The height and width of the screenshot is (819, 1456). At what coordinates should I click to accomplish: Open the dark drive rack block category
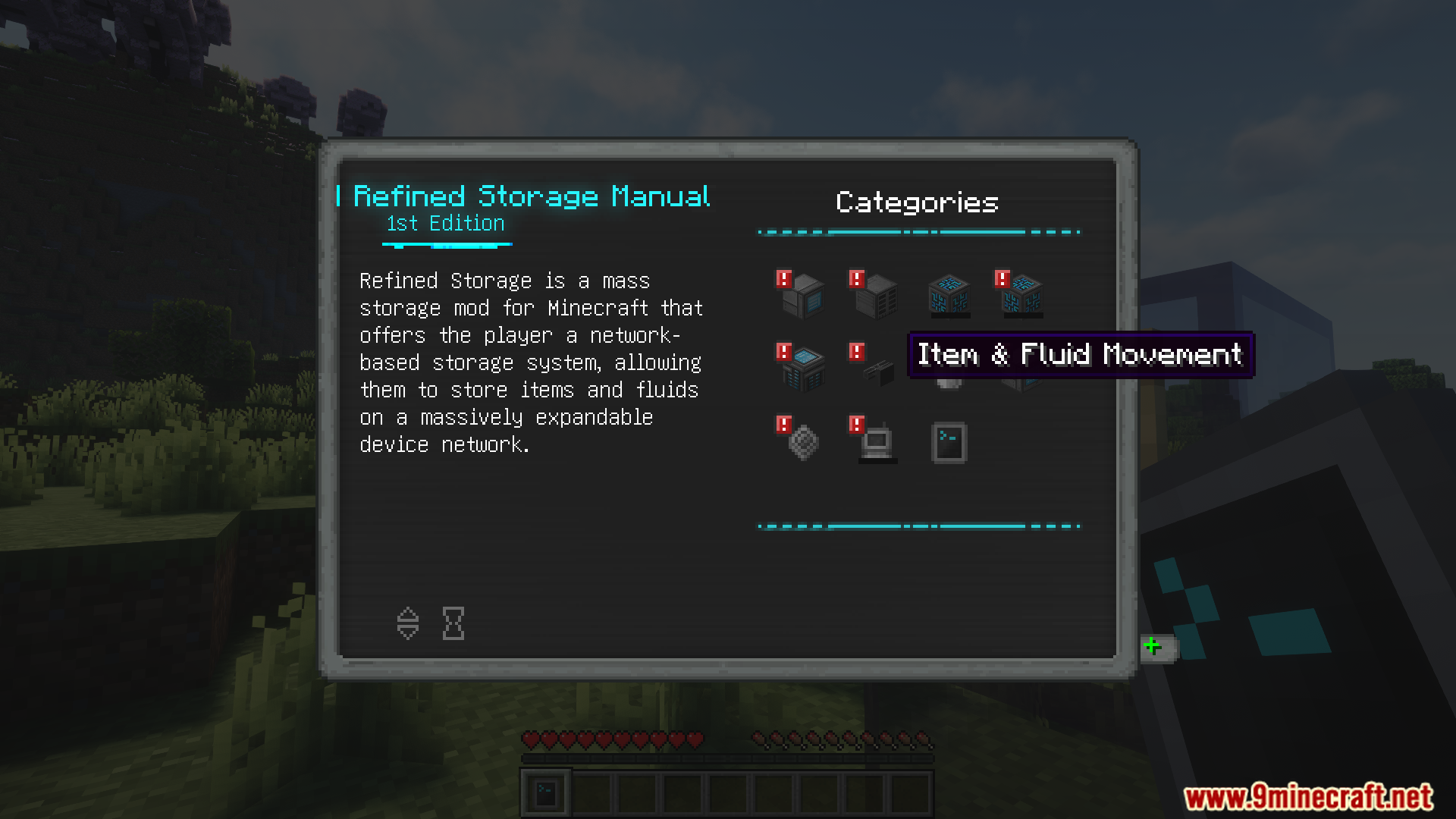[875, 295]
